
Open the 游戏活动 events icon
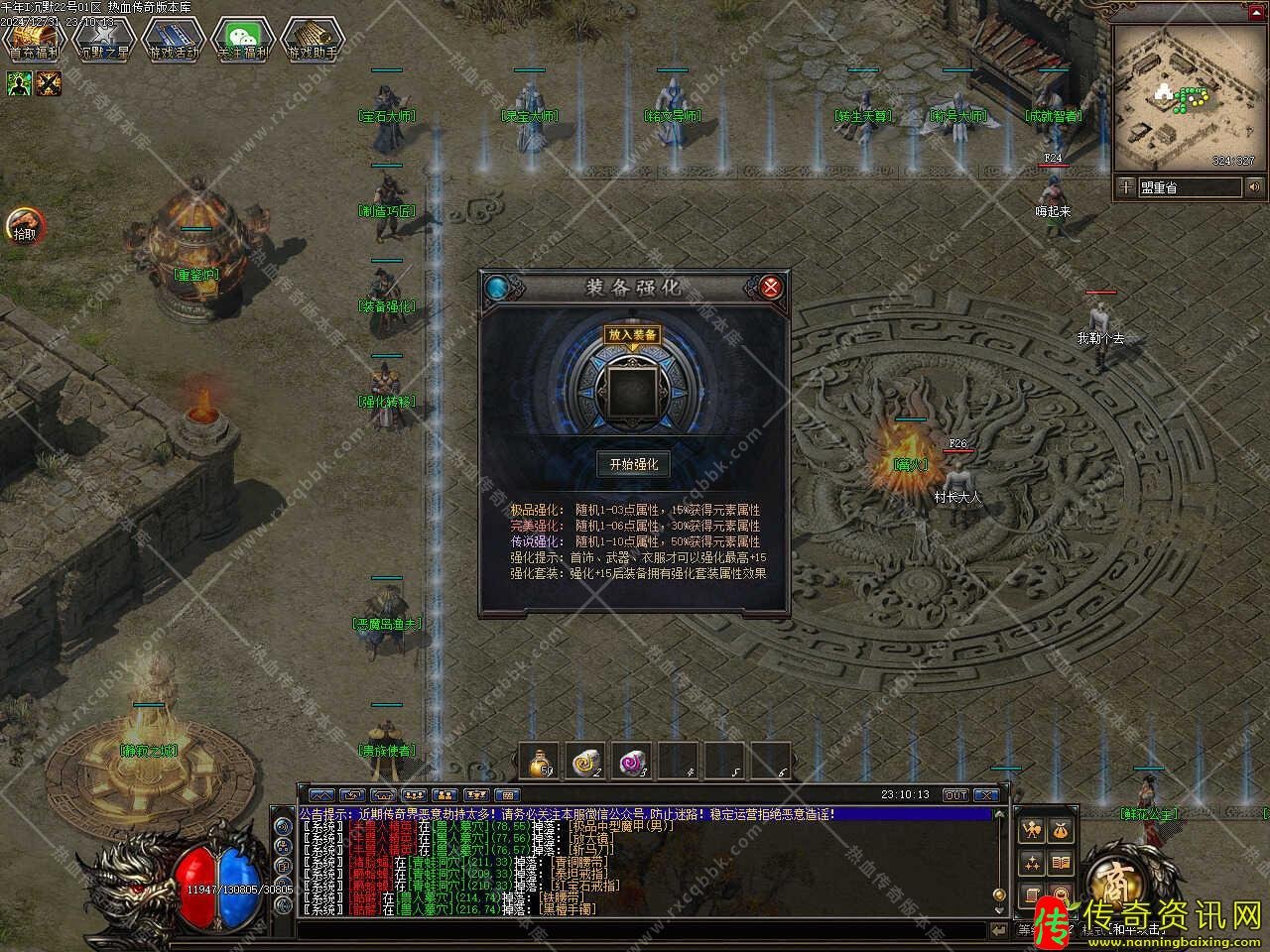(174, 40)
